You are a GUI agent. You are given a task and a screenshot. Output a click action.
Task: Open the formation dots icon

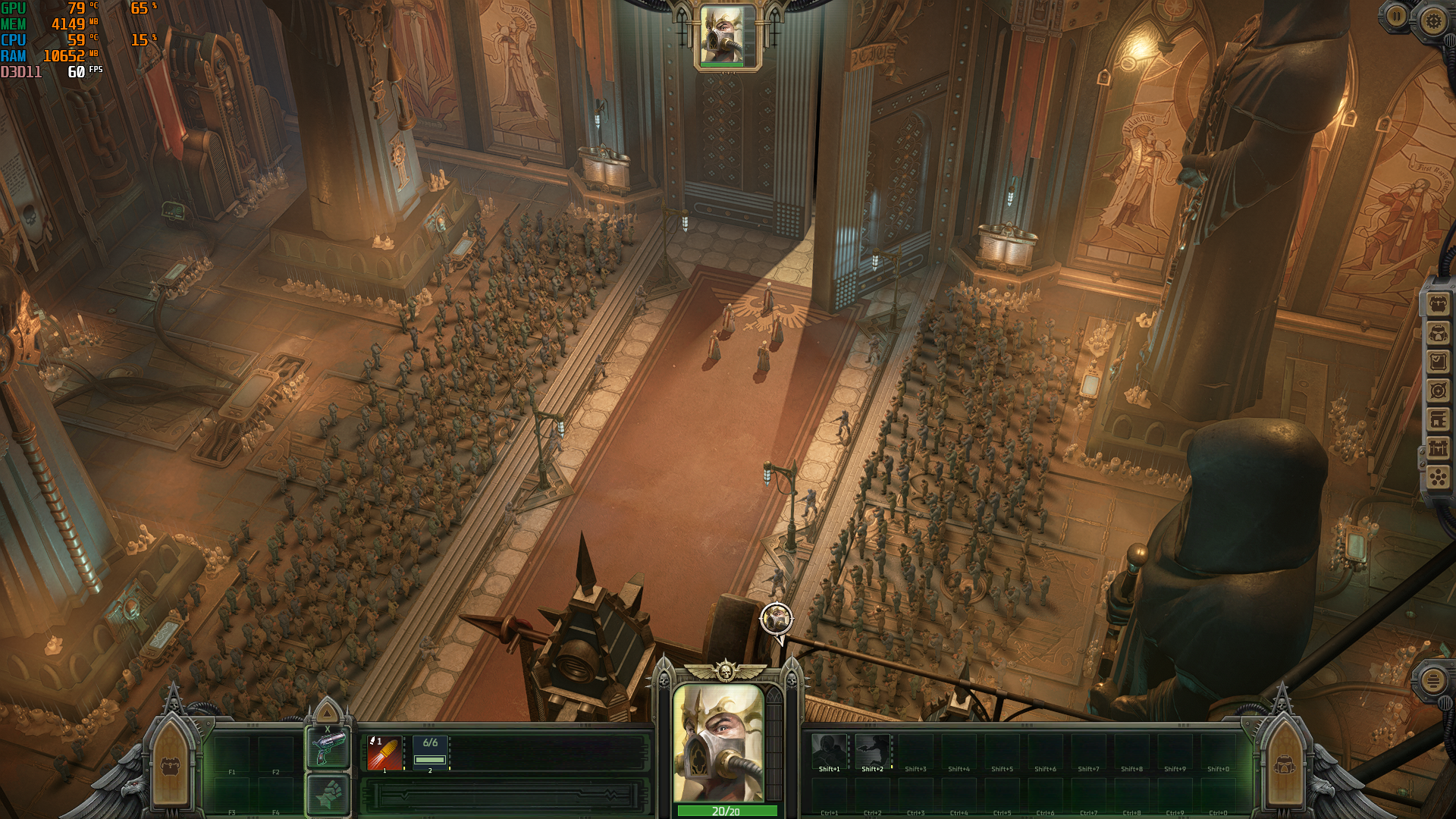pos(1438,477)
